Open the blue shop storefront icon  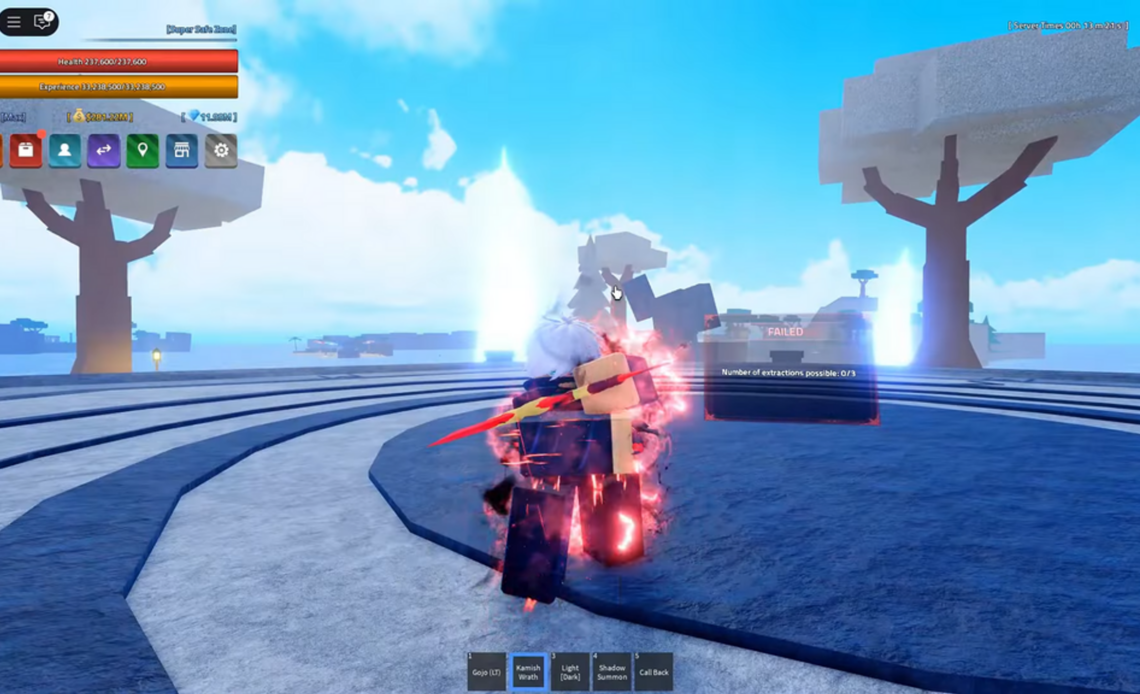coord(182,151)
